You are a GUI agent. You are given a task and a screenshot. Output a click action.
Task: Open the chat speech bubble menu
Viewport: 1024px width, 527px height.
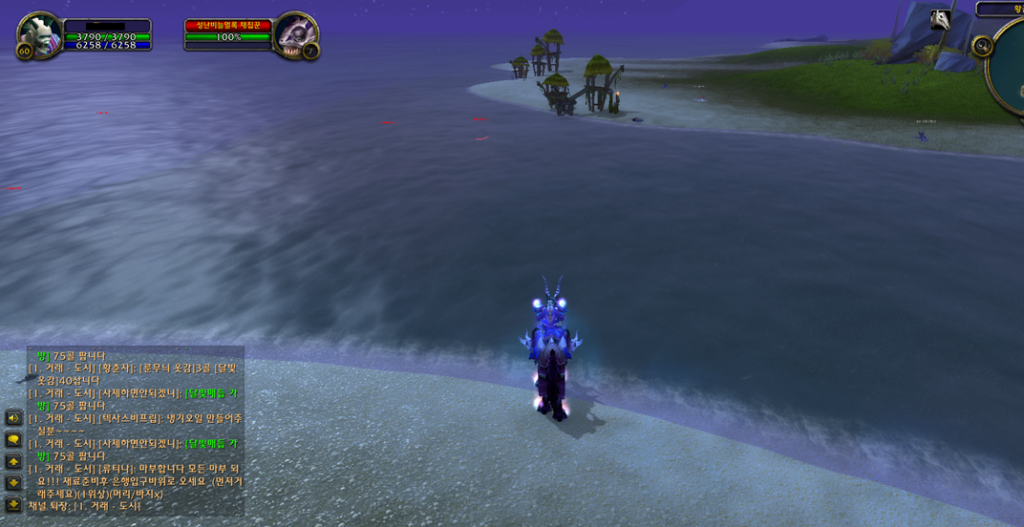pos(14,439)
